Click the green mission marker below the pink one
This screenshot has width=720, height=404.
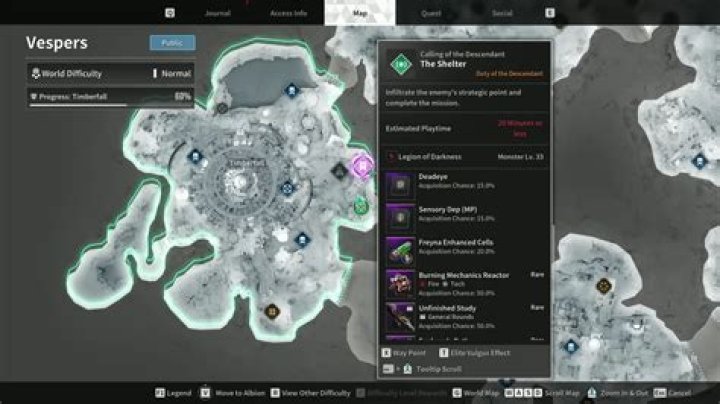pos(361,207)
